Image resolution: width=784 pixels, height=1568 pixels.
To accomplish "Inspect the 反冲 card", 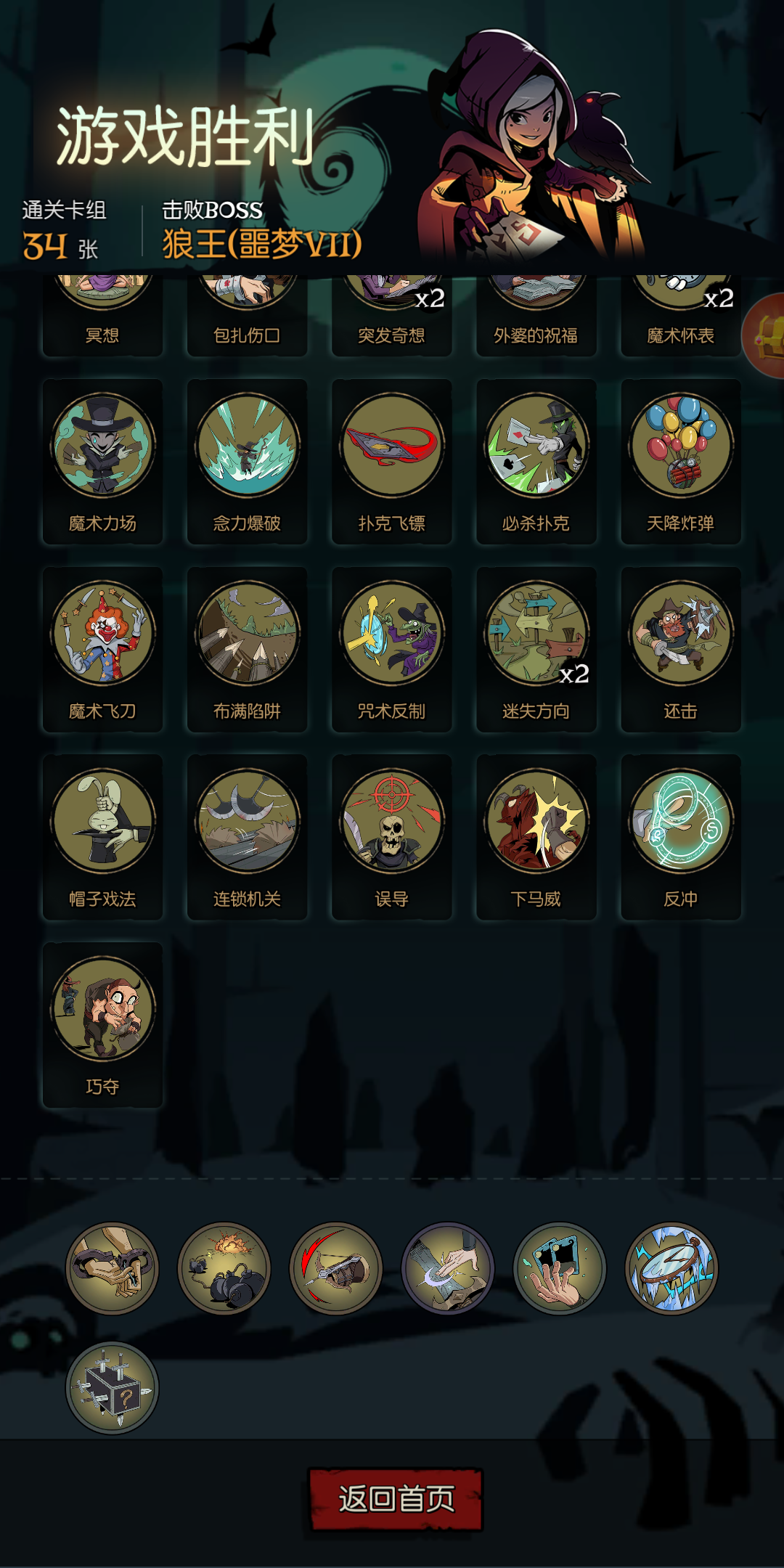I will (x=680, y=837).
